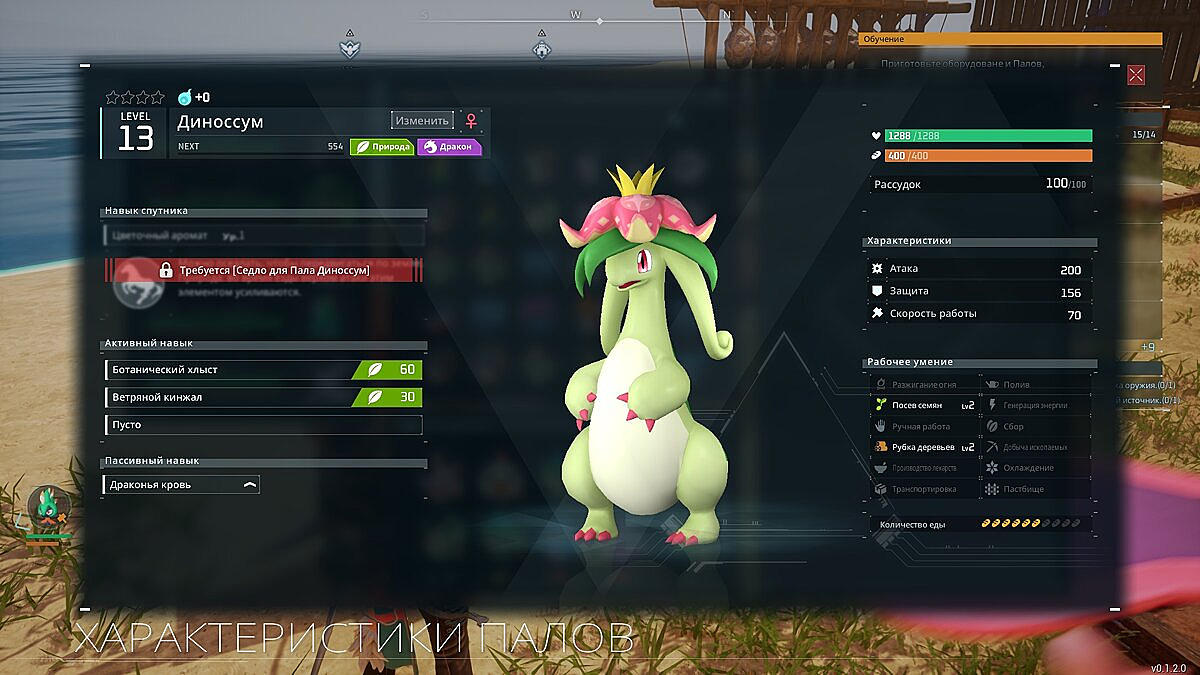Select the Природа element tag
The image size is (1200, 675).
[381, 146]
